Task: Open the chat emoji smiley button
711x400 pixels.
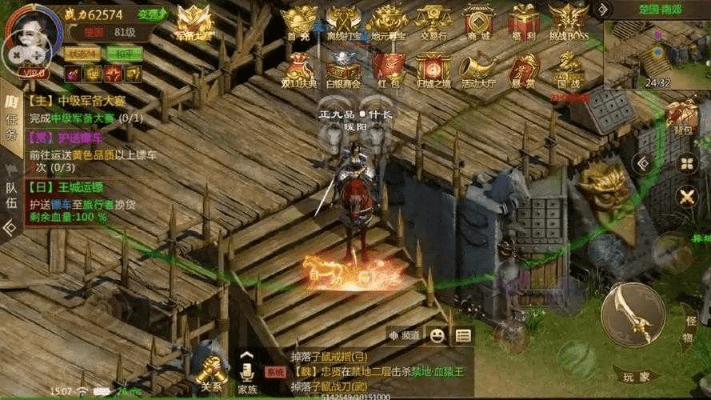Action: point(438,335)
